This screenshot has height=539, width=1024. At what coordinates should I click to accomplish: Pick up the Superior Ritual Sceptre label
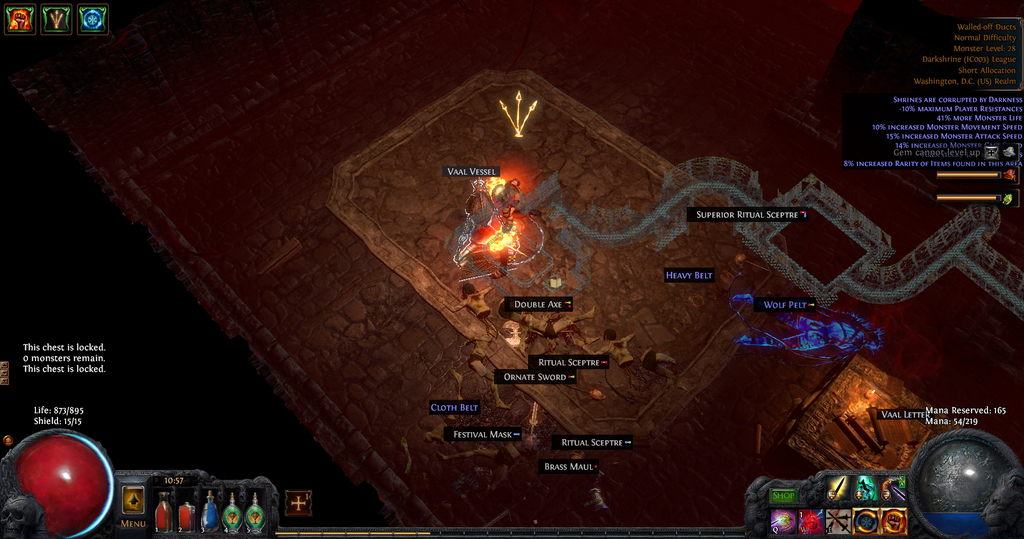tap(747, 215)
